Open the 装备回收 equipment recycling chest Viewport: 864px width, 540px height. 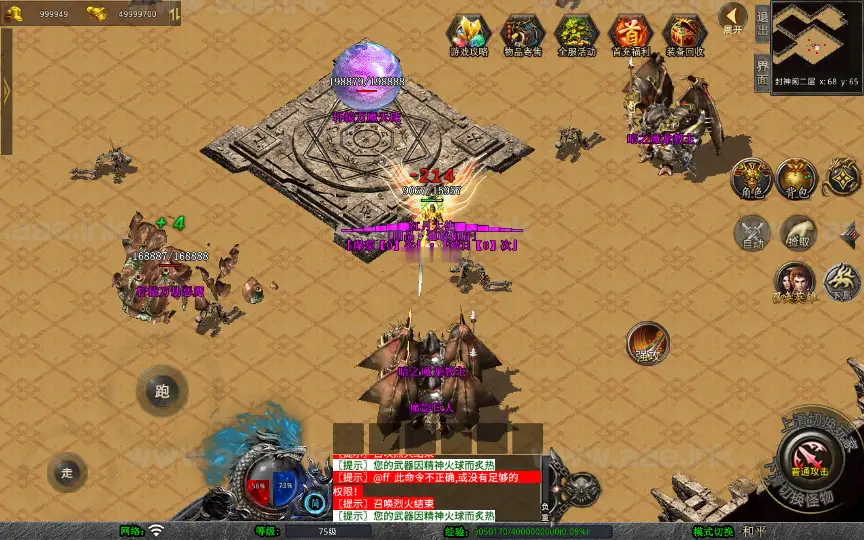tap(684, 35)
